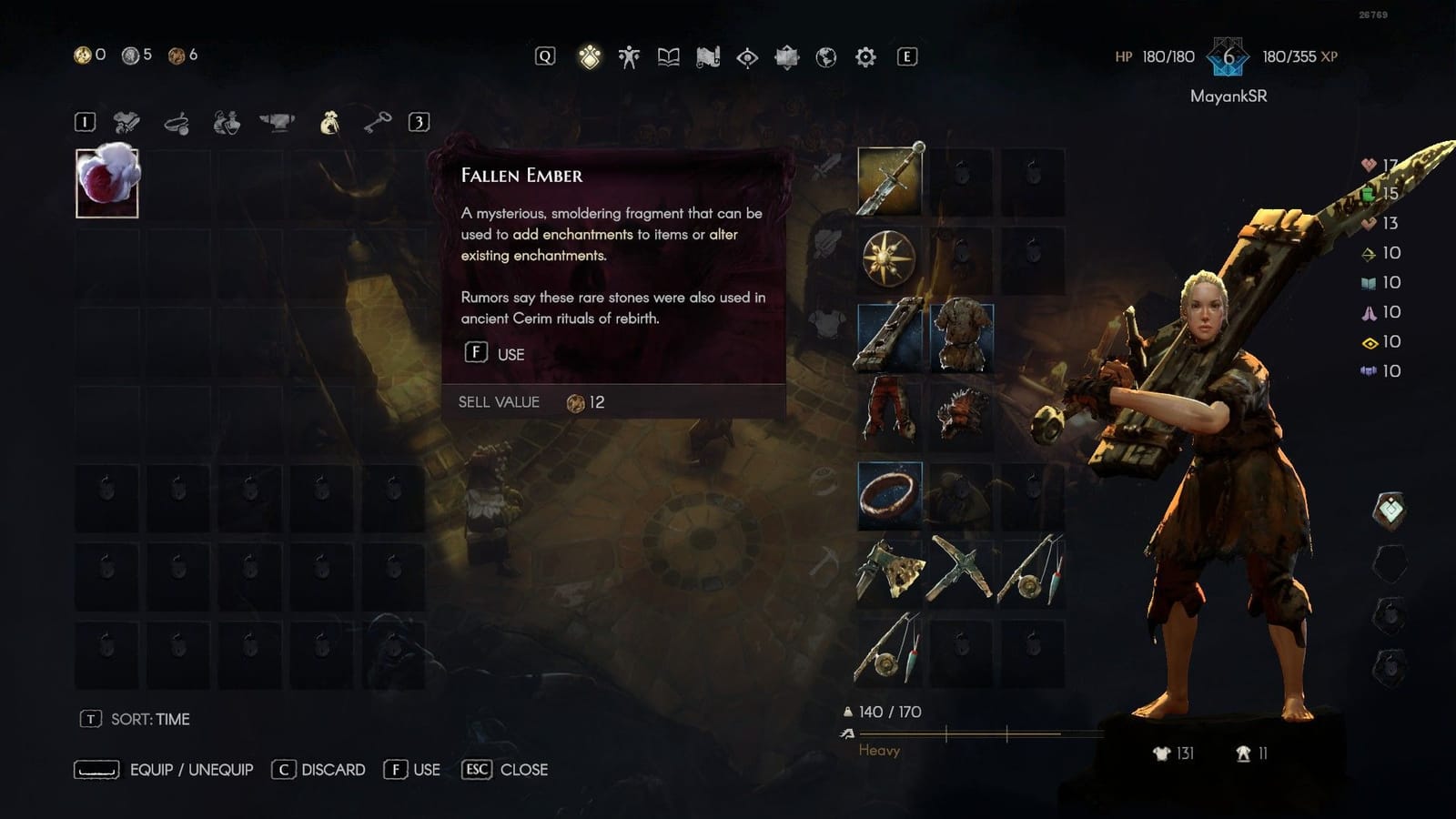
Task: Select the anvil crafting materials filter
Action: 274,121
